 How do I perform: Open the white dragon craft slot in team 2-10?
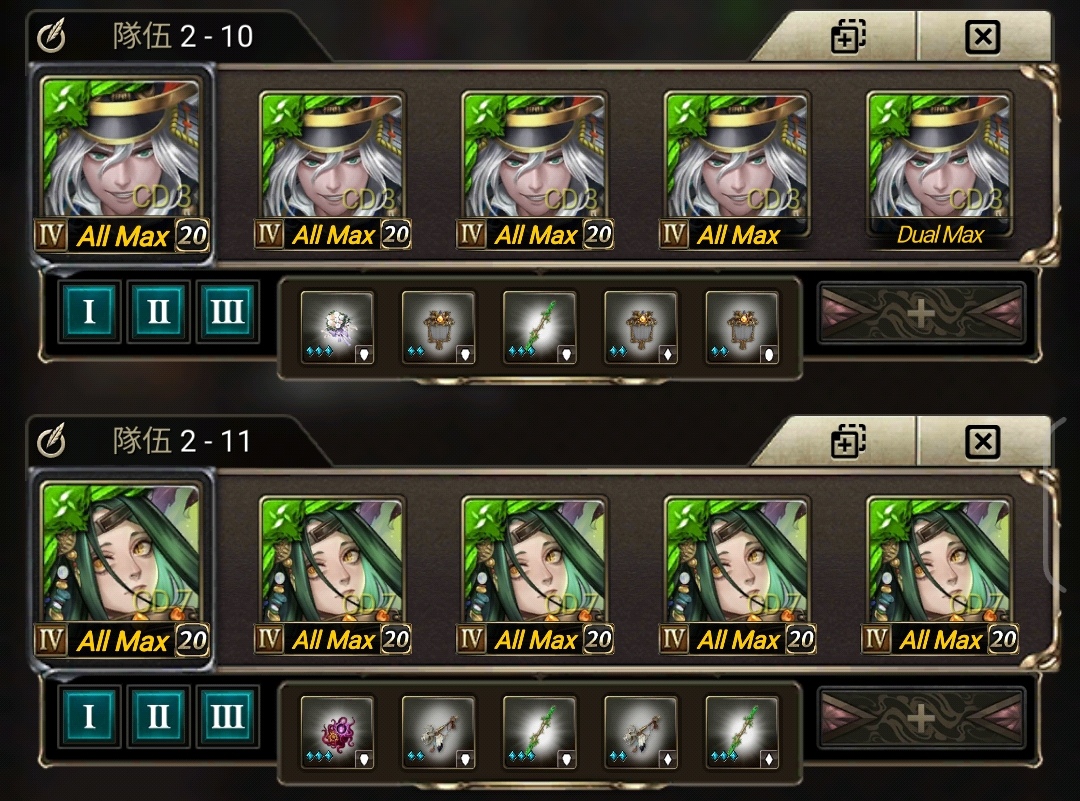click(x=337, y=327)
